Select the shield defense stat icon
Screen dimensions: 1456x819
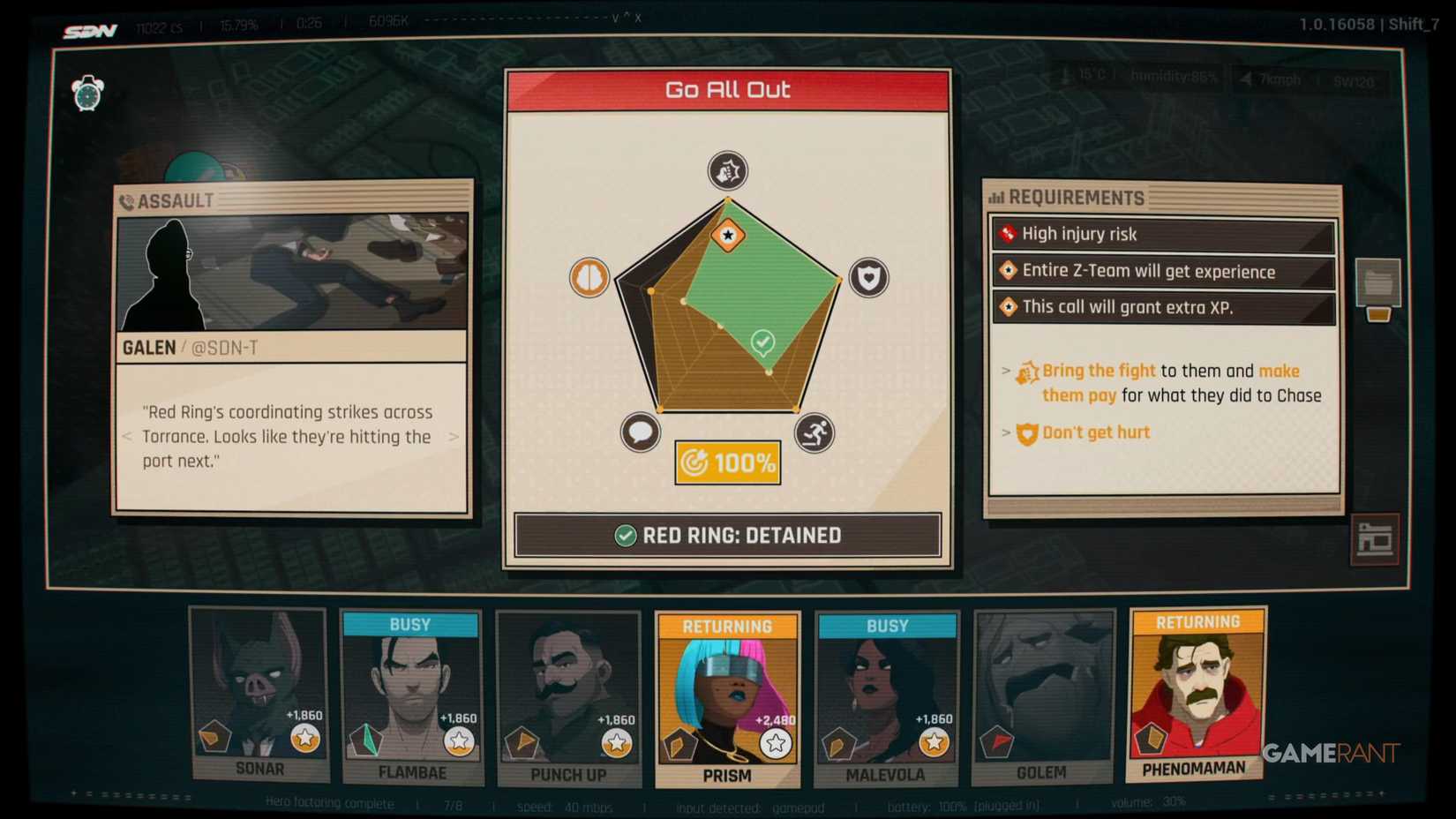868,276
